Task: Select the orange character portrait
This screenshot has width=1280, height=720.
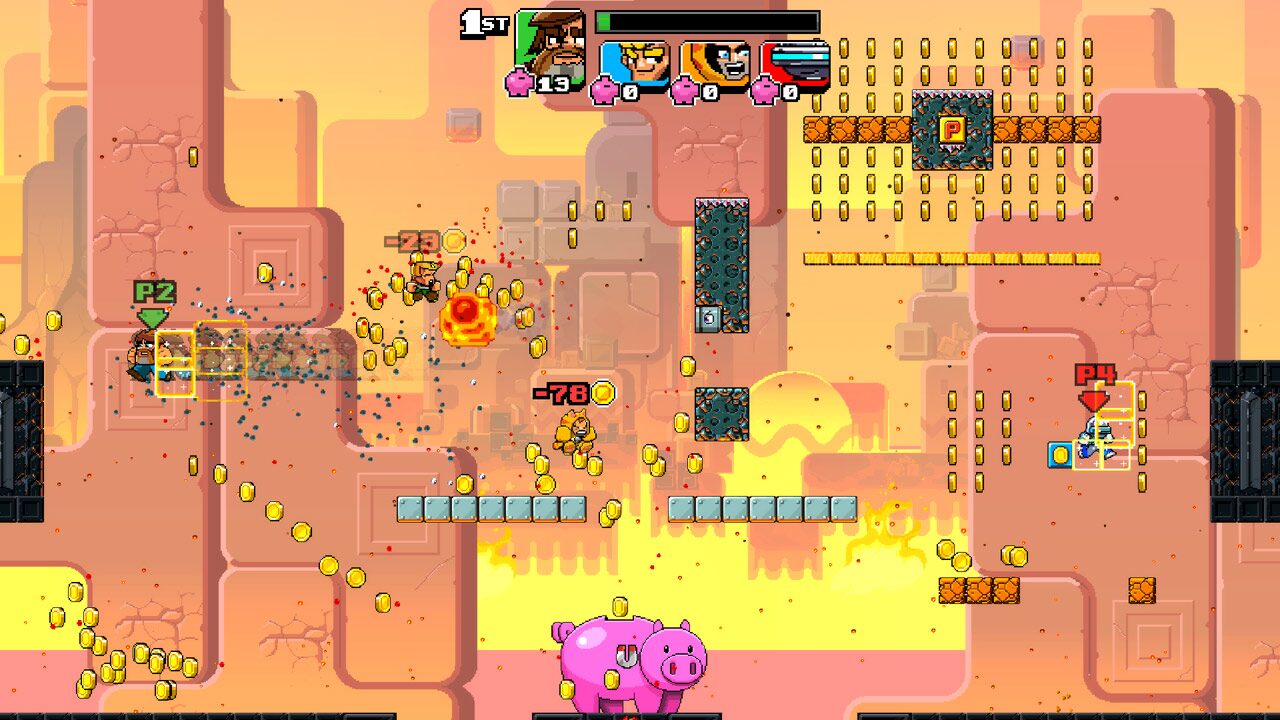Action: [x=713, y=58]
